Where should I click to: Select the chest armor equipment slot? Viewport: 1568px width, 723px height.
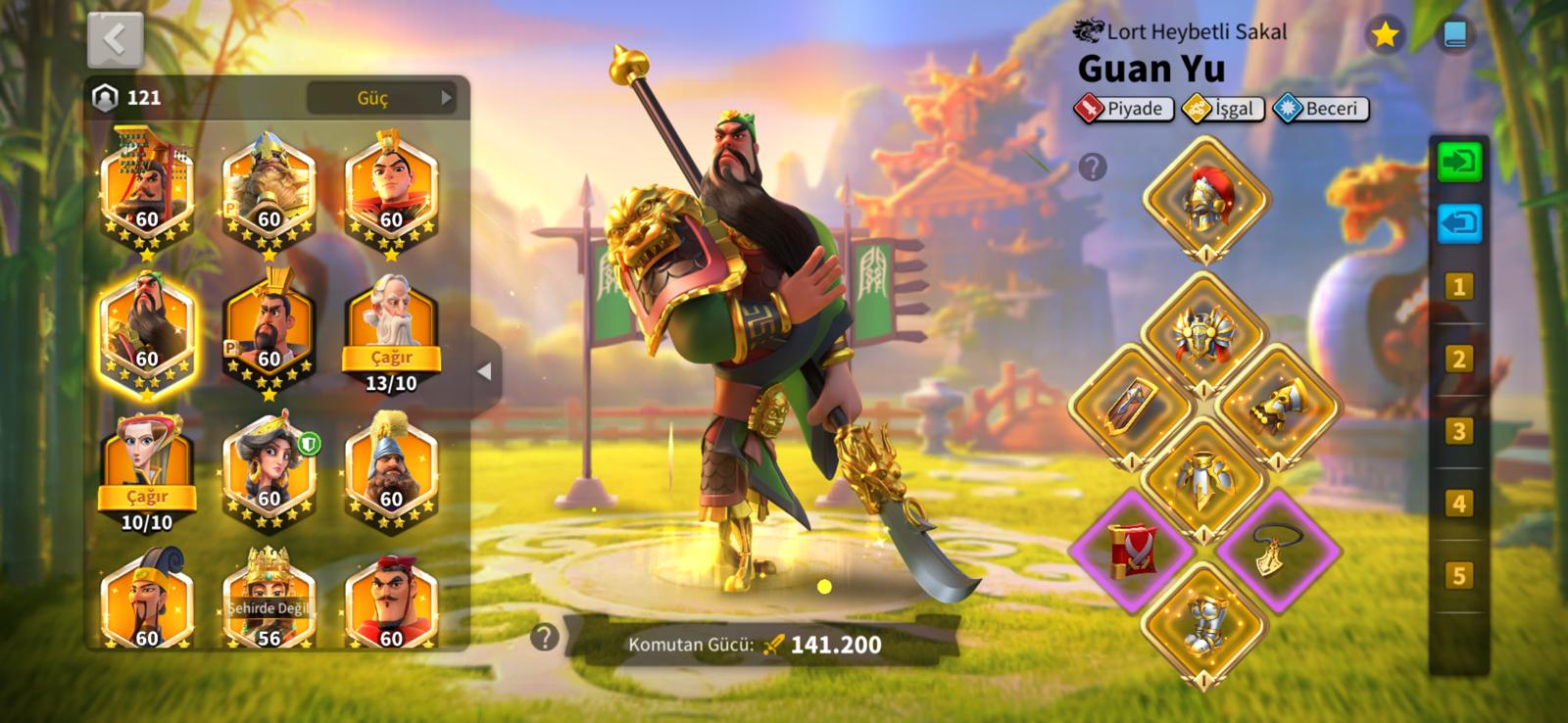[1204, 477]
